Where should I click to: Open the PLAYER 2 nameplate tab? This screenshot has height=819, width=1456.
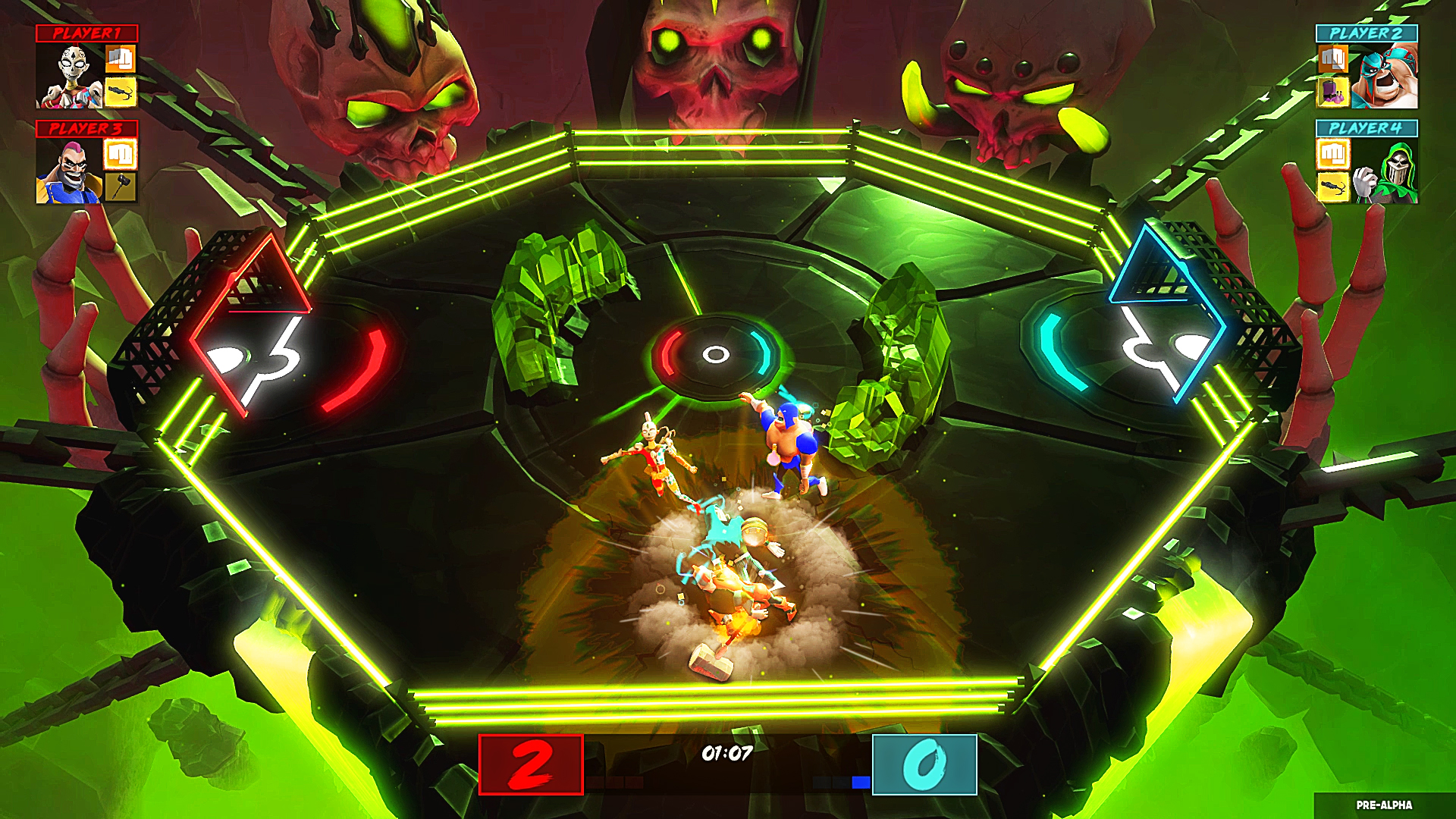[x=1365, y=32]
